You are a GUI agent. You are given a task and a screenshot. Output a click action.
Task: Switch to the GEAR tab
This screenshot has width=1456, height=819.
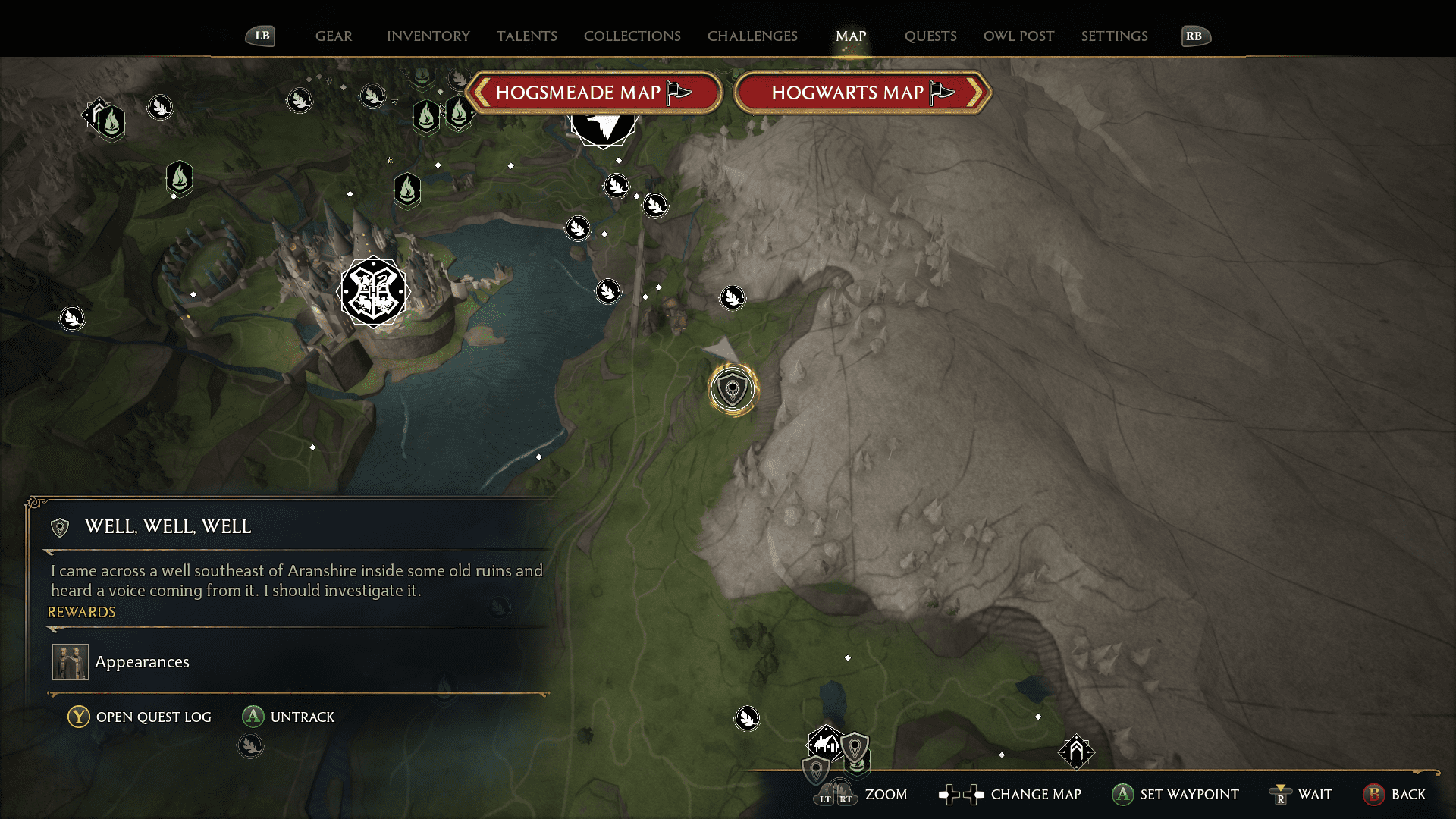(x=333, y=36)
